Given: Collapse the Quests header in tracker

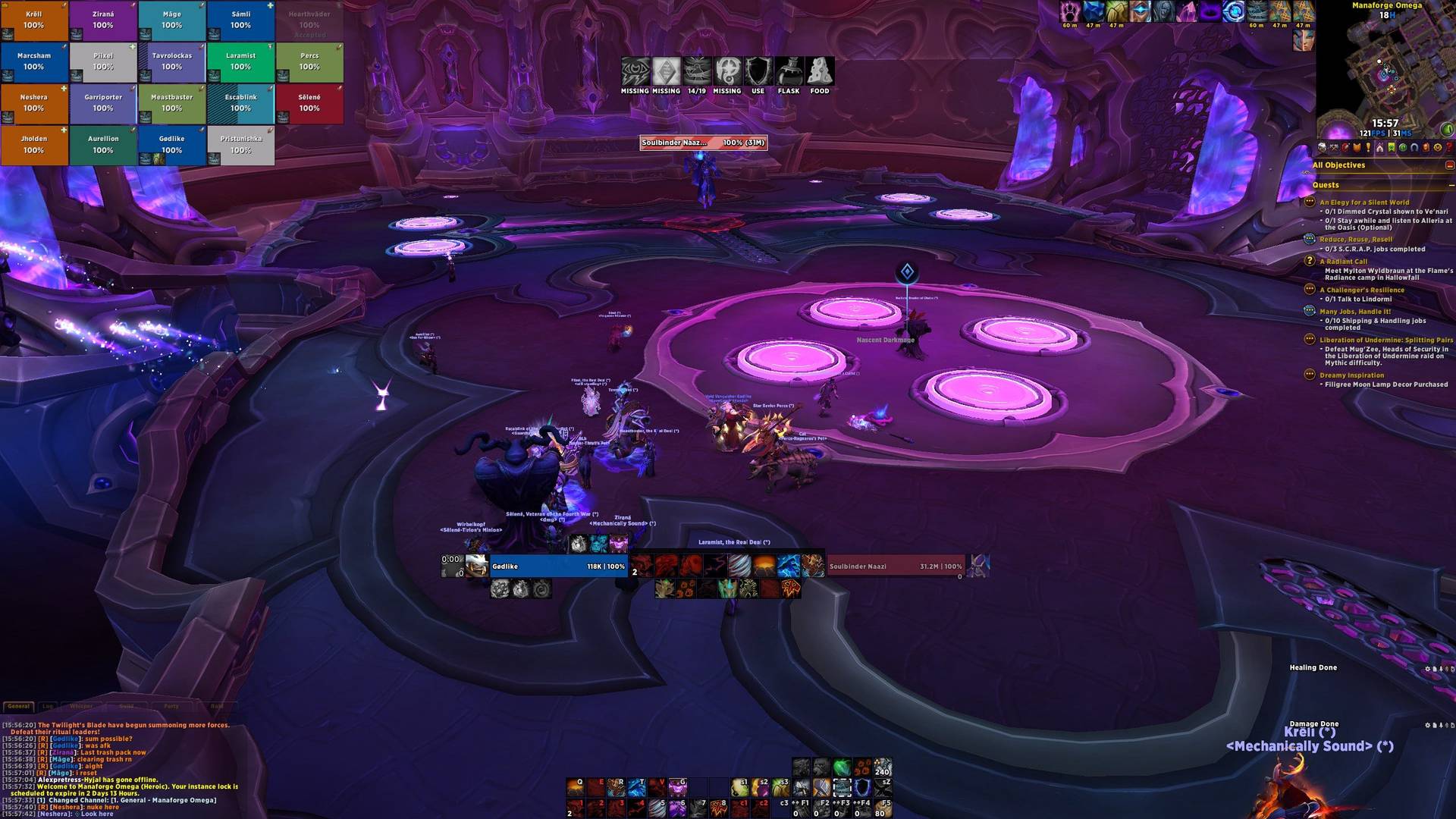Looking at the screenshot, I should 1451,185.
